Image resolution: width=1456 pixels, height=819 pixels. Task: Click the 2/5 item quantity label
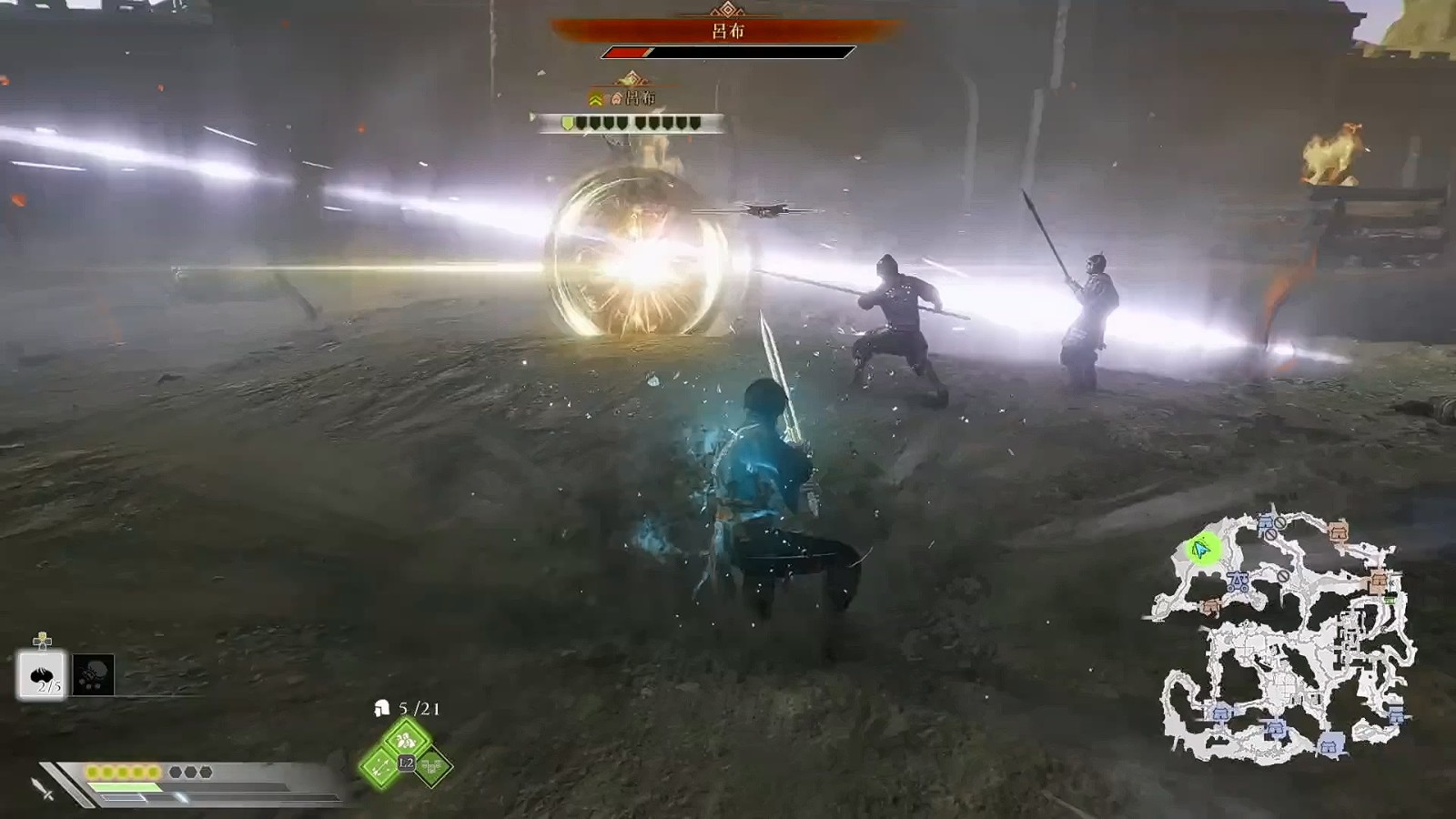50,686
